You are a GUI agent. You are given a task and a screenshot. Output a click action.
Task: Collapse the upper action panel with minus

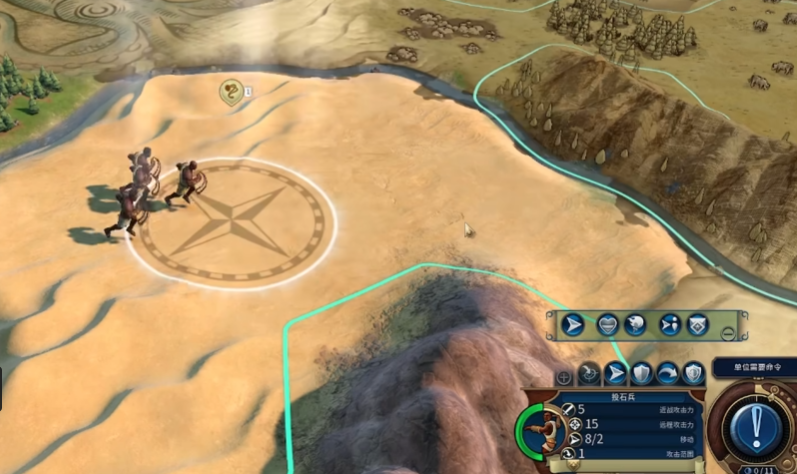coord(729,333)
